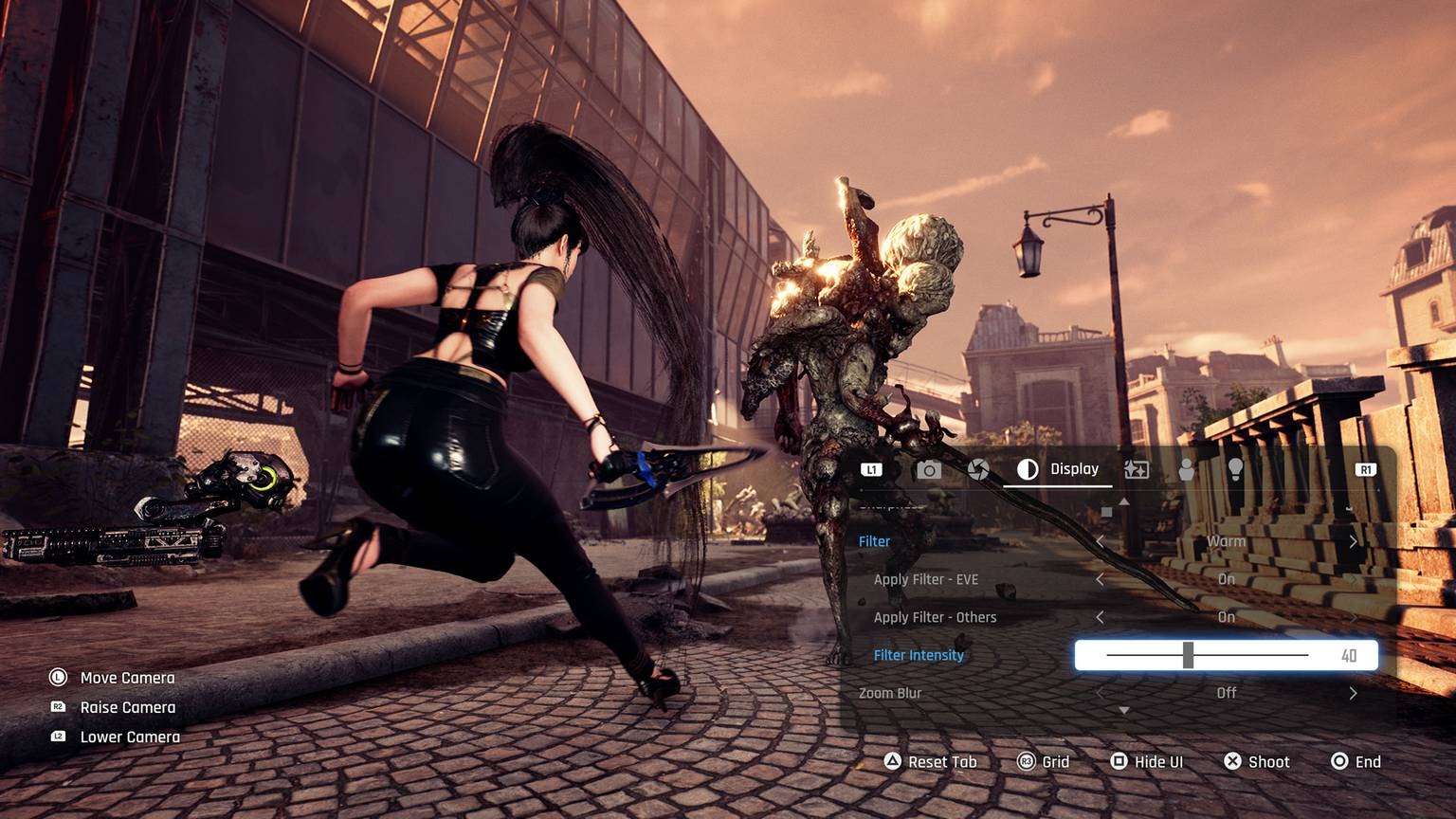Click the contrast icon beside Display

point(1028,468)
